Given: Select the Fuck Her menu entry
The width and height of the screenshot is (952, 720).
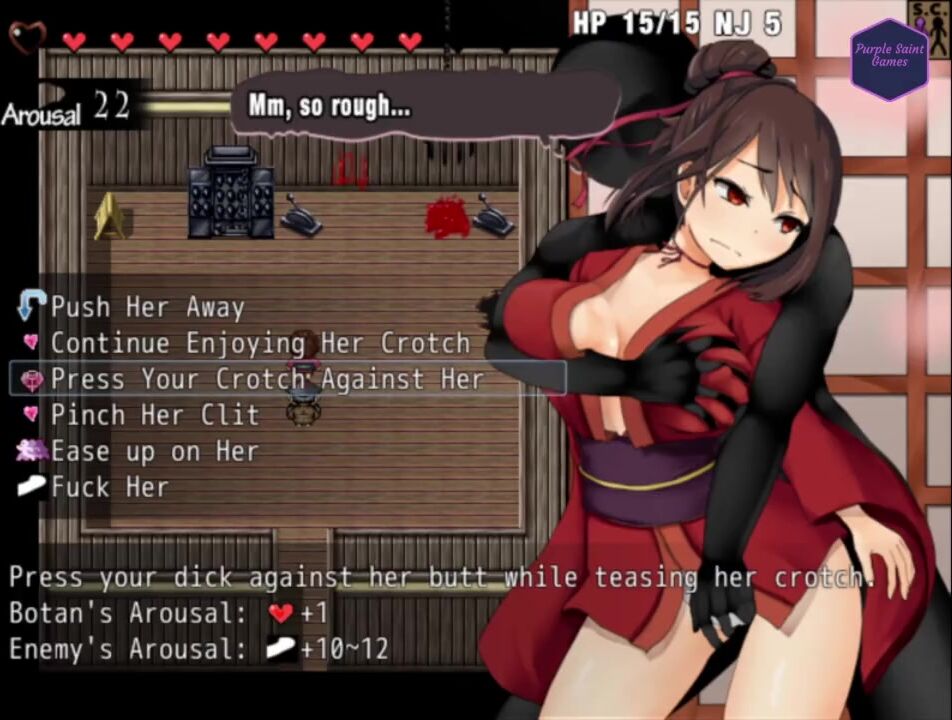Looking at the screenshot, I should click(110, 487).
